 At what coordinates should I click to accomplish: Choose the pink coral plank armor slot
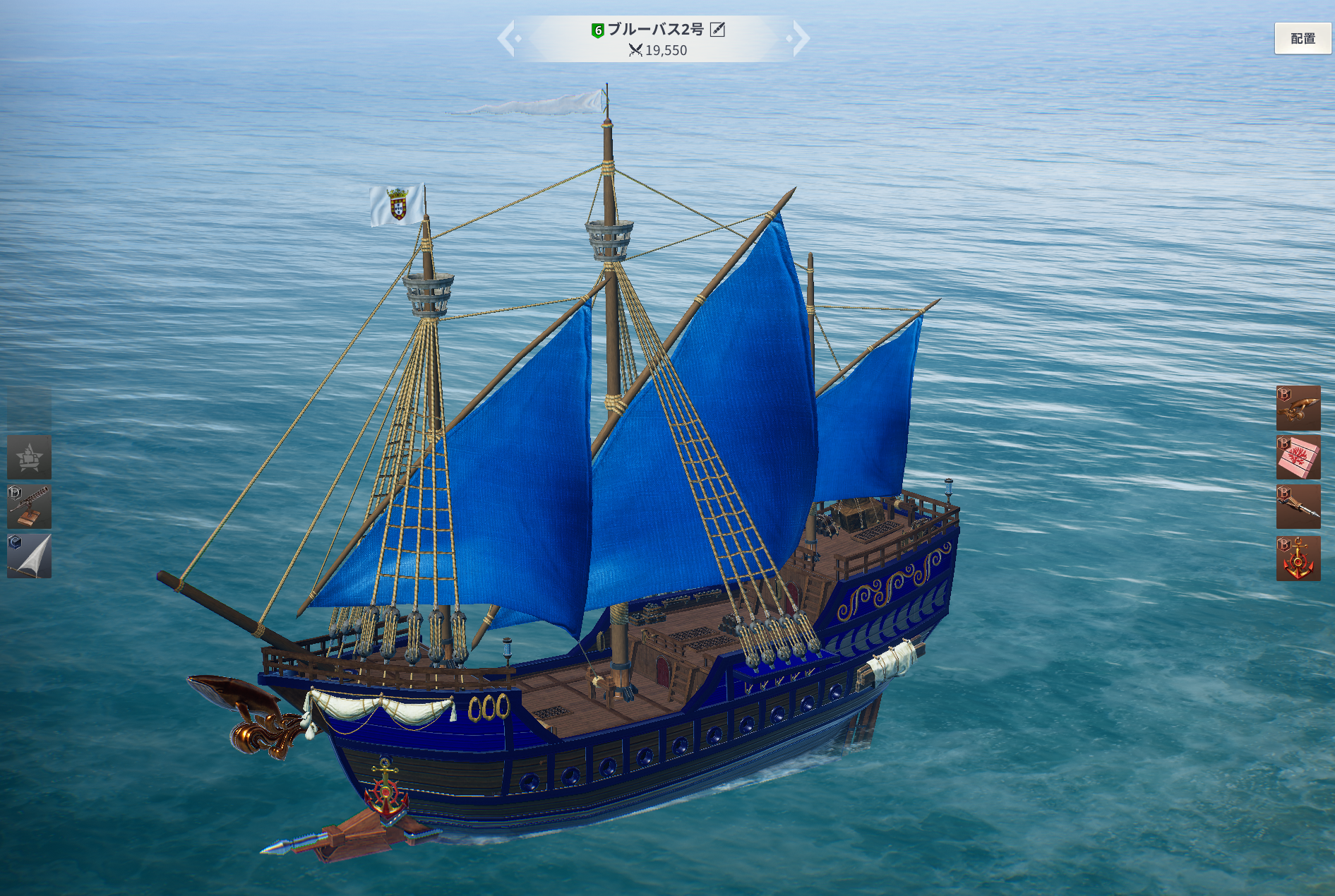tap(1298, 458)
